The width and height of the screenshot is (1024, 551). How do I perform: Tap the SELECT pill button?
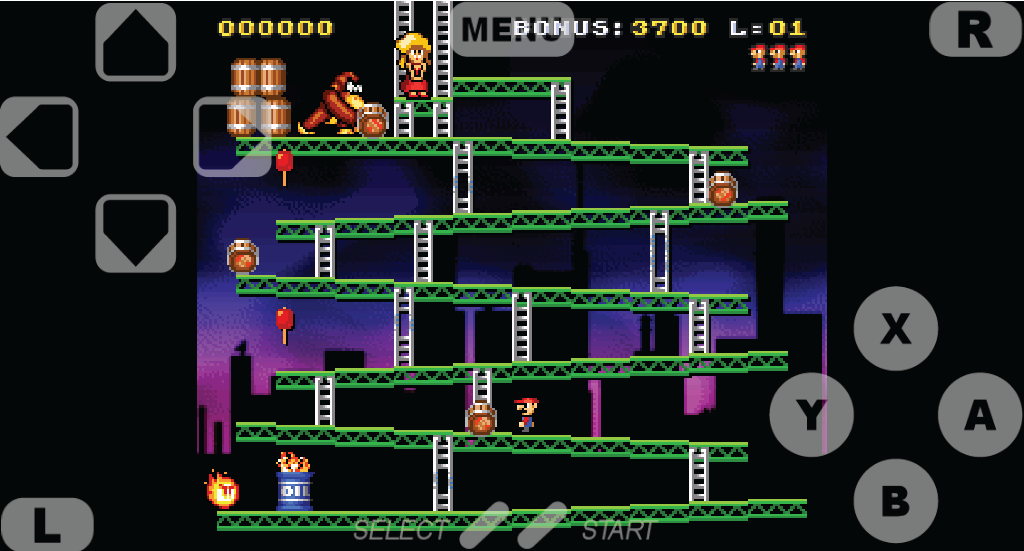click(483, 525)
